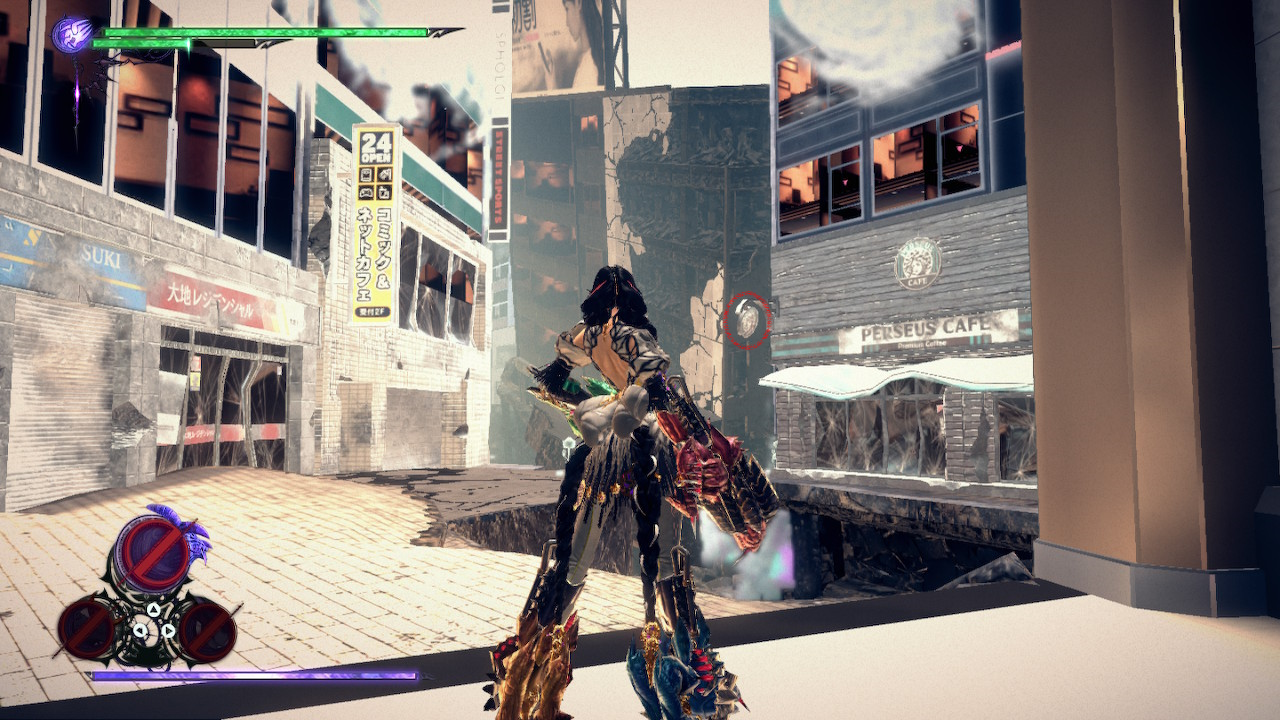
Task: Toggle the up d-pad arrow on the summon wheel
Action: 153,610
